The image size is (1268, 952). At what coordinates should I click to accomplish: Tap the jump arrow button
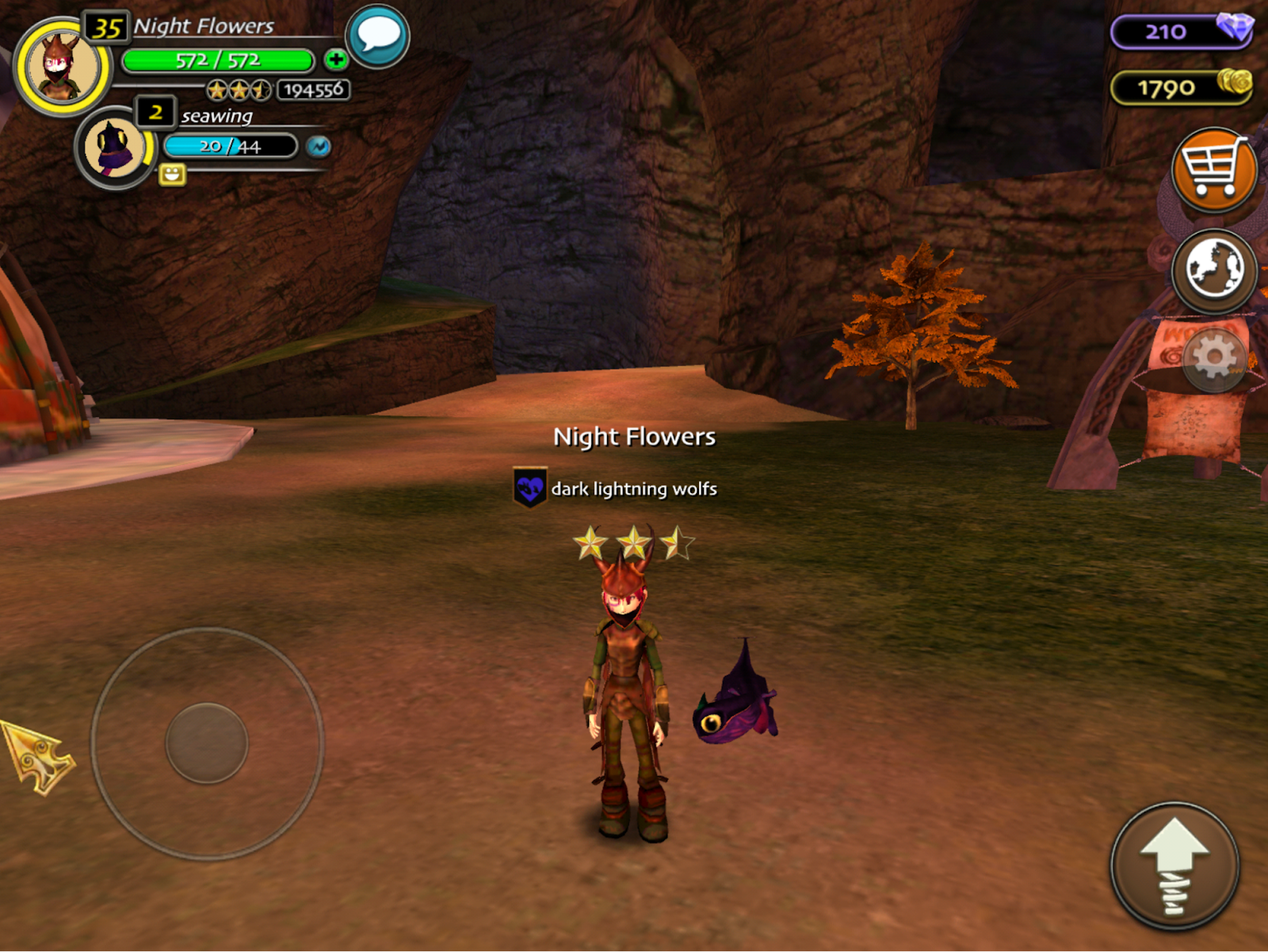pos(1174,866)
